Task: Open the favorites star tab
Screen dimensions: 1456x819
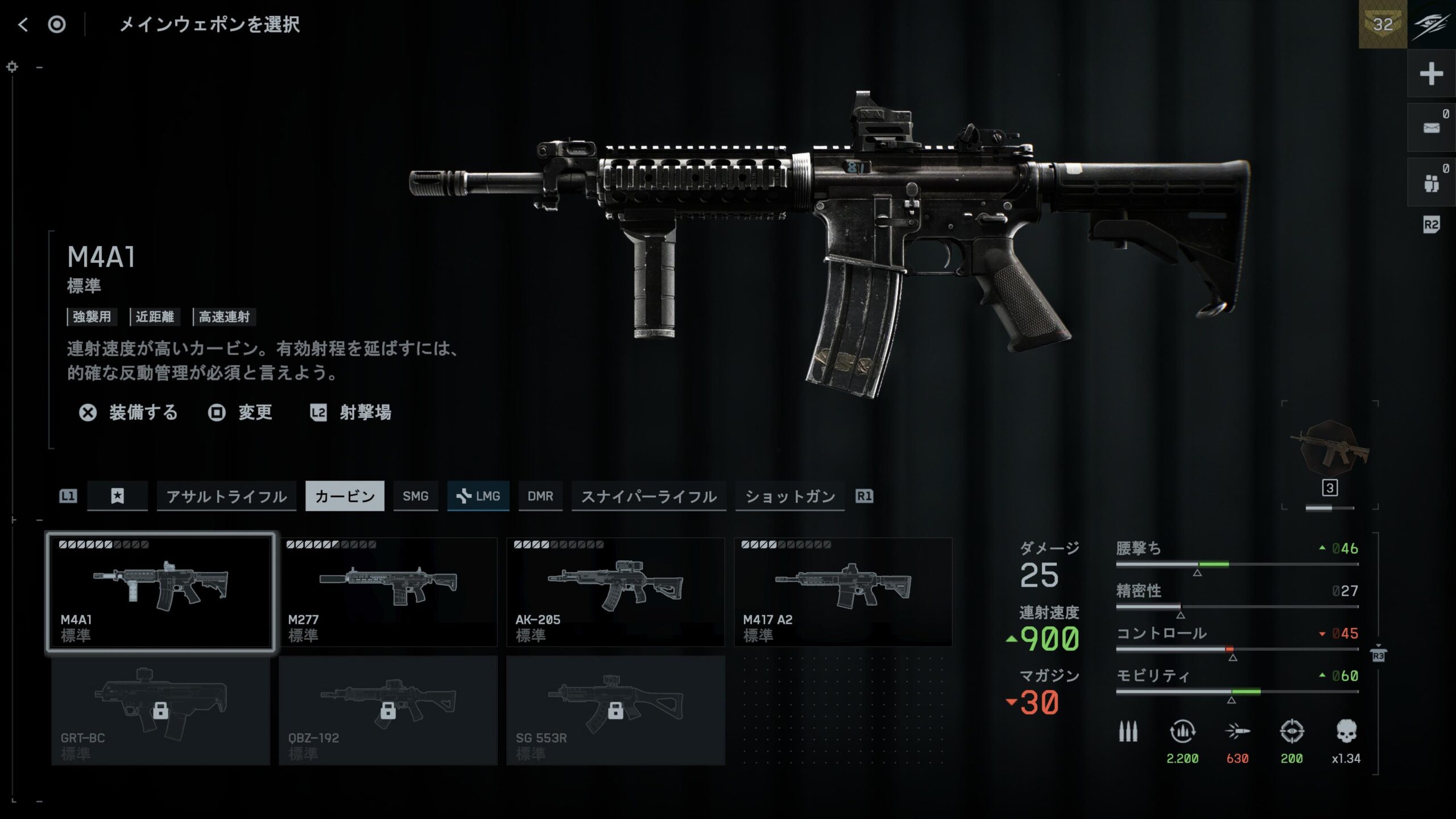Action: [x=117, y=496]
